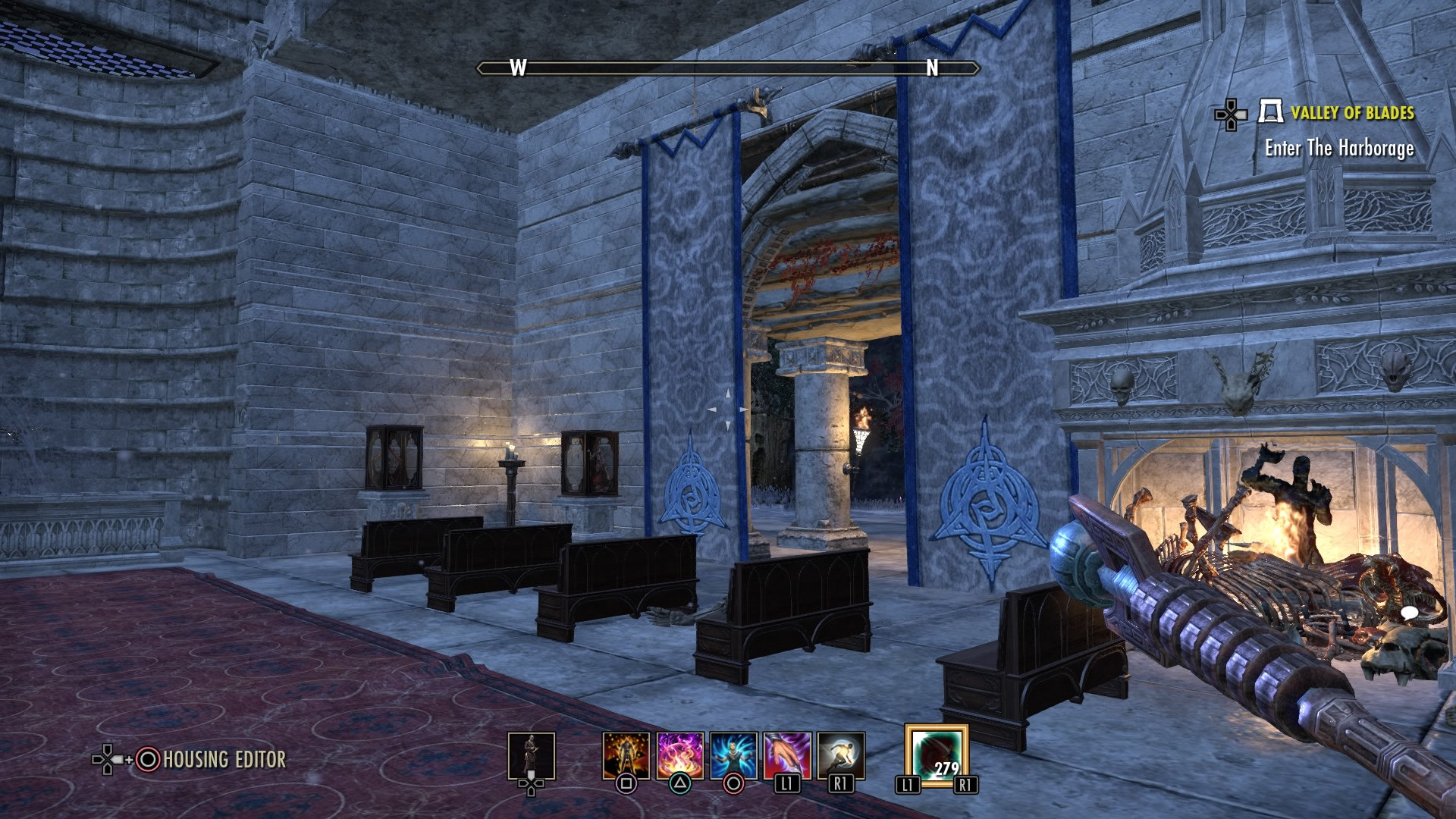Open the Valley of Blades quest tracker

(x=1352, y=114)
